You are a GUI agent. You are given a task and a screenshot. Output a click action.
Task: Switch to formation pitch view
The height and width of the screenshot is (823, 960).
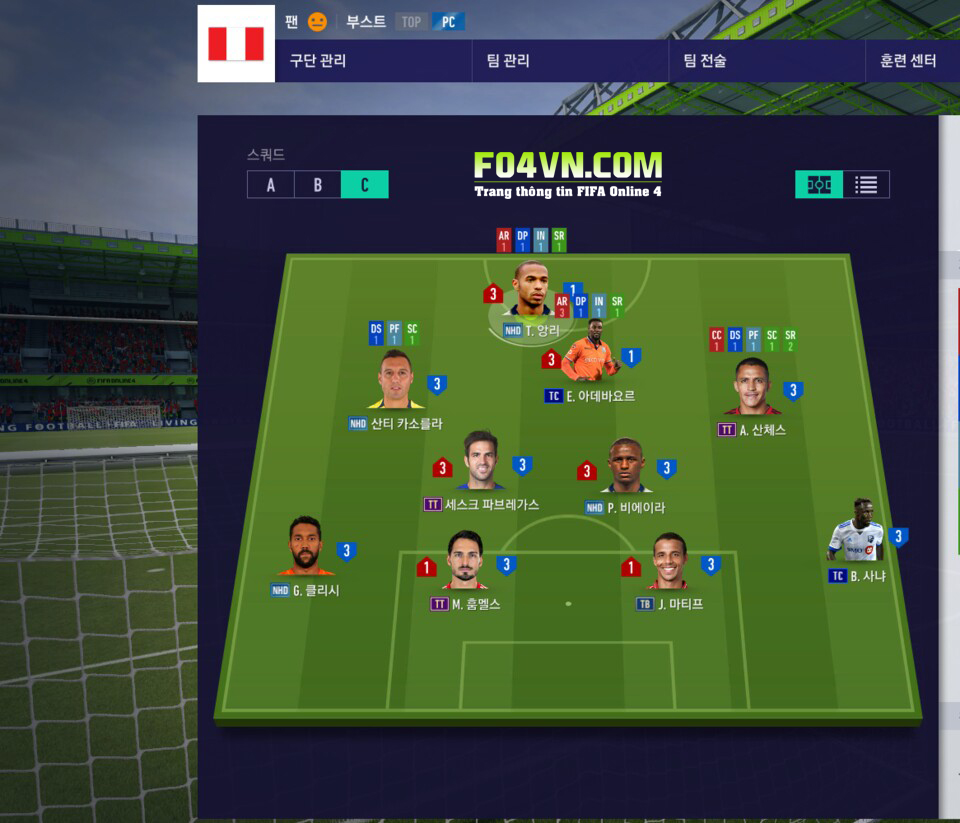tap(819, 185)
